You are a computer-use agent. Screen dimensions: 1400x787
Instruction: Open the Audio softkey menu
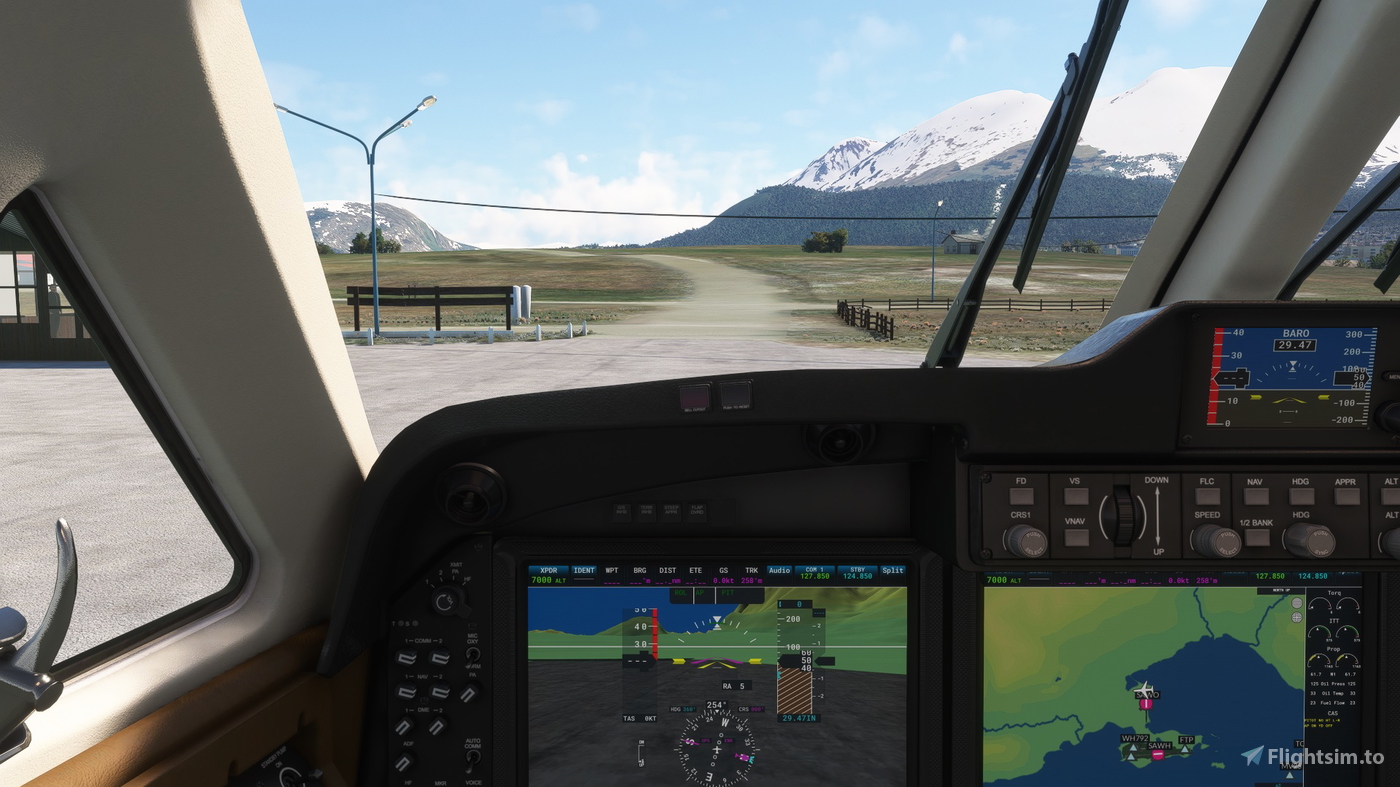click(779, 570)
